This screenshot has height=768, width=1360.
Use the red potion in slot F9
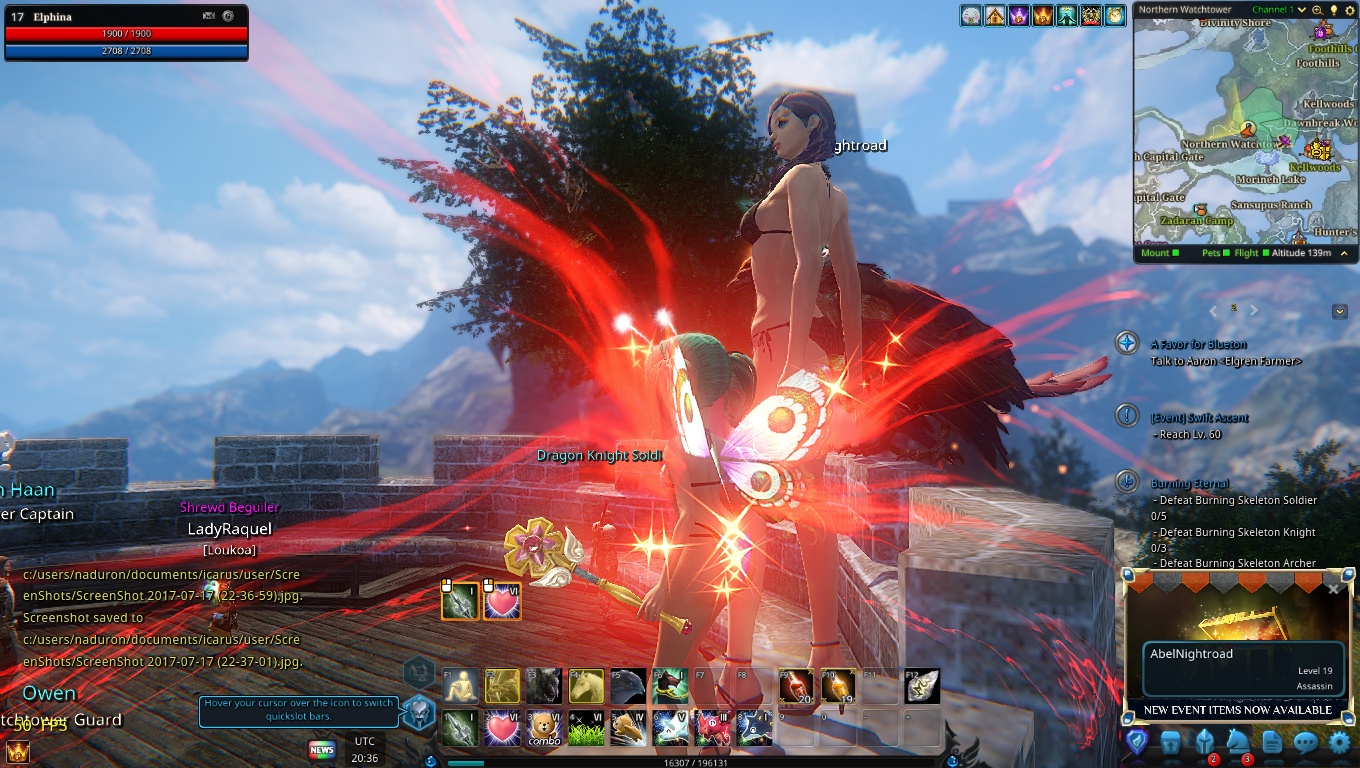795,686
